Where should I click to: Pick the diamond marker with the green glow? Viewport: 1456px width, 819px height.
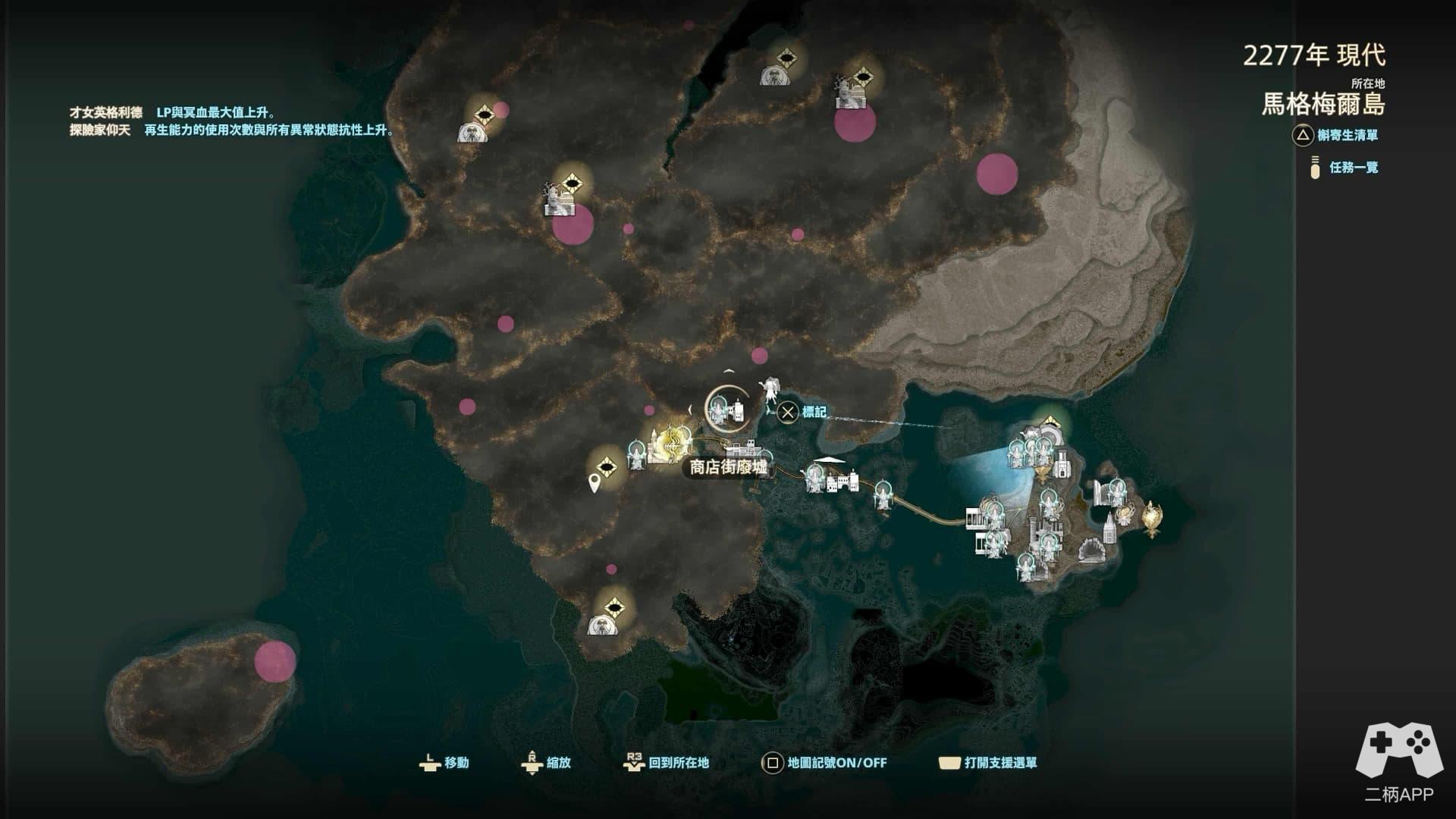point(1050,423)
